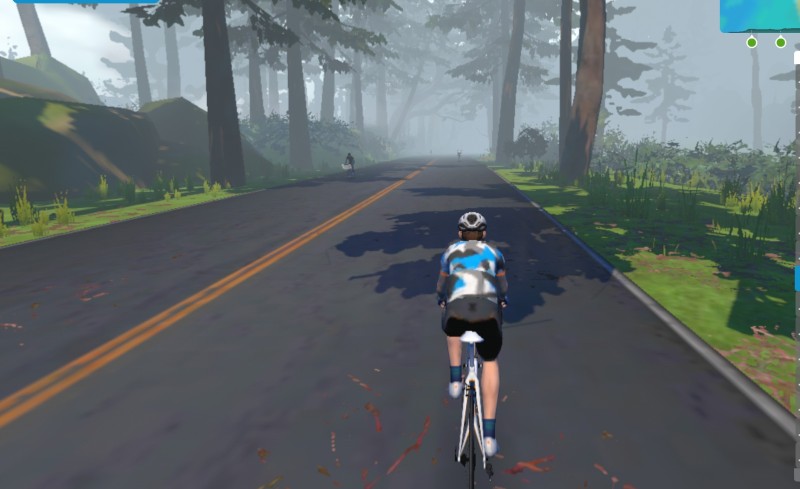The height and width of the screenshot is (489, 800).
Task: Open the minimap in the corner
Action: click(760, 15)
